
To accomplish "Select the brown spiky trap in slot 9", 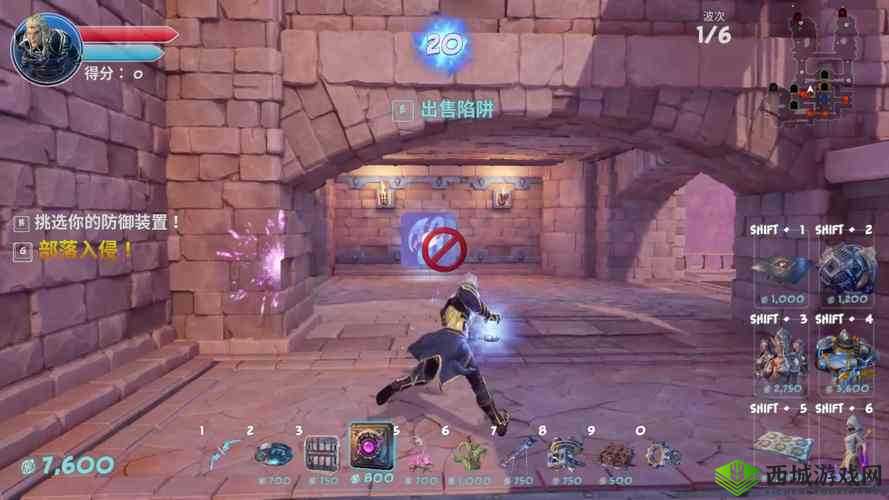I will tap(612, 455).
